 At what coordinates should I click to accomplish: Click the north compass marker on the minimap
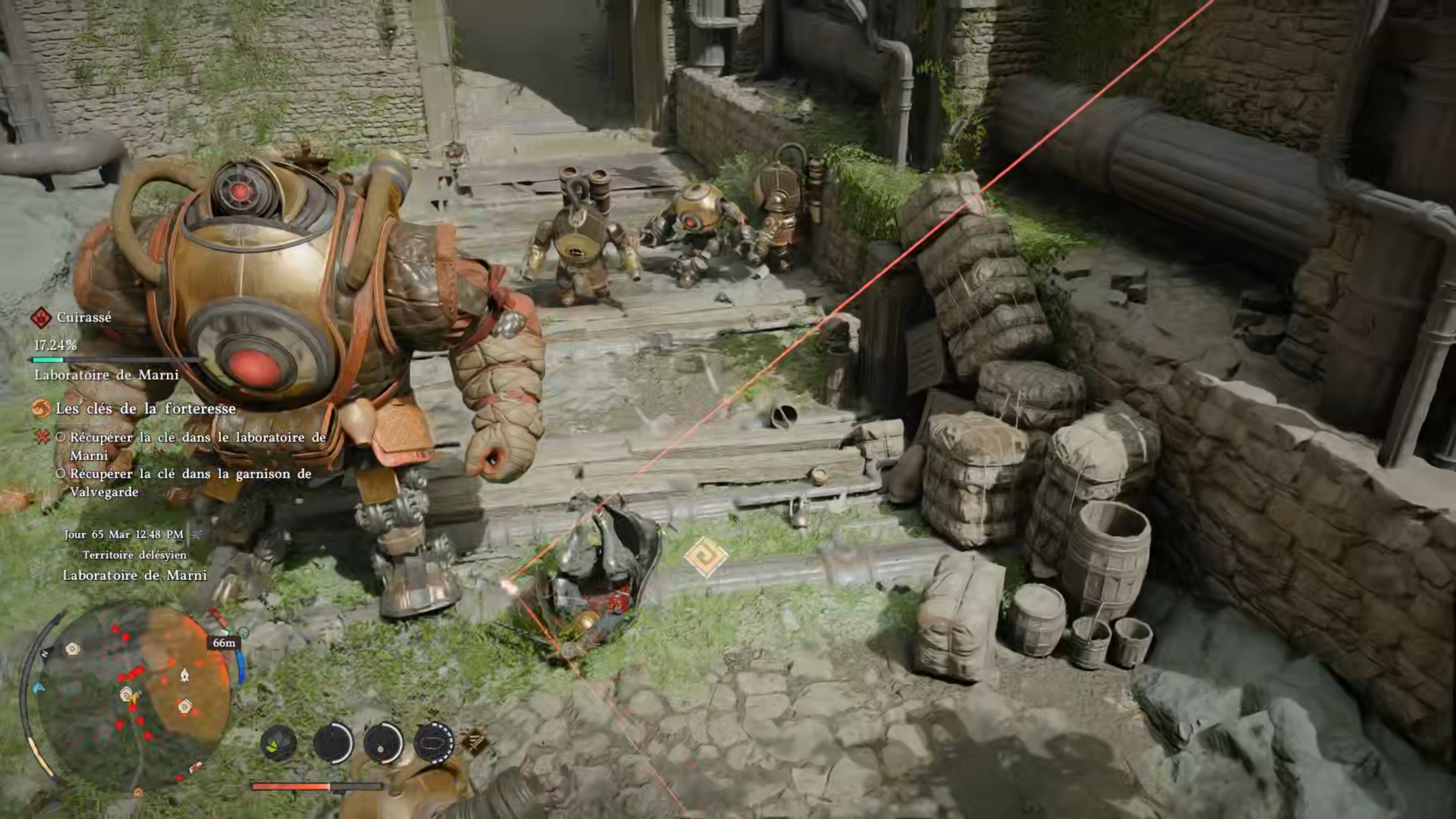click(45, 655)
